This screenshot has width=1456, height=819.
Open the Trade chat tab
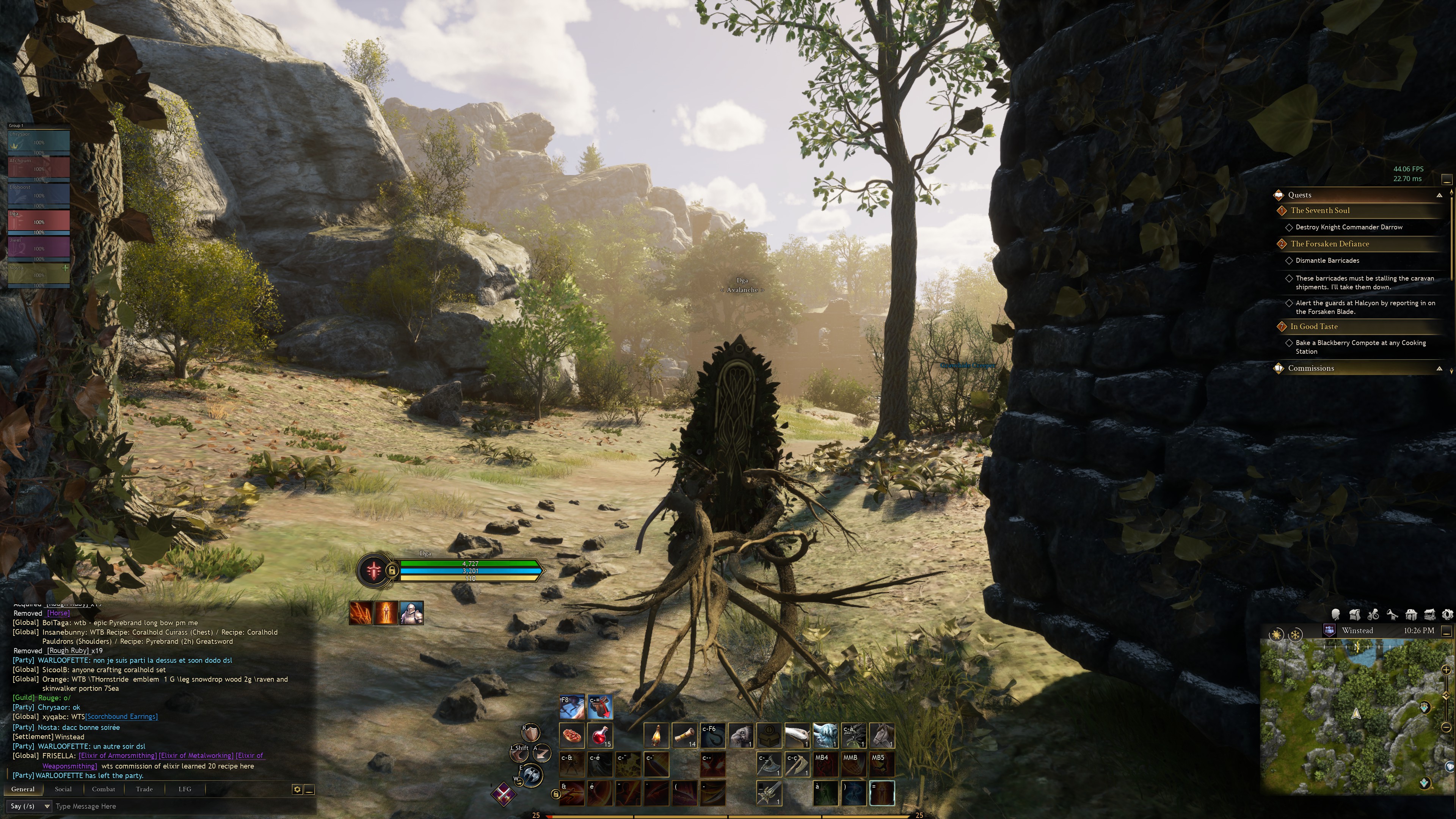[144, 789]
